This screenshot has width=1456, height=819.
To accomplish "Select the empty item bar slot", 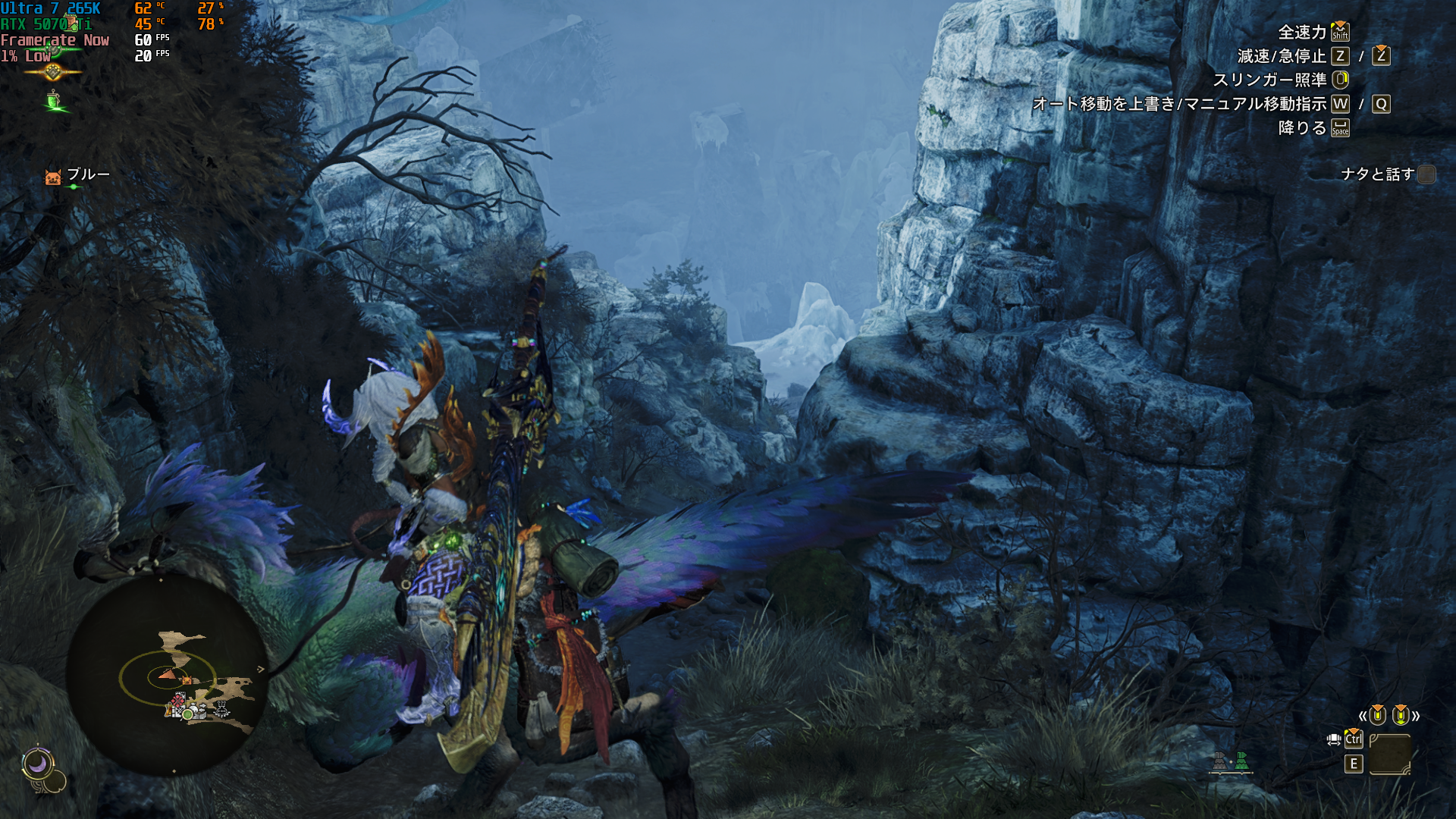I will [1389, 753].
